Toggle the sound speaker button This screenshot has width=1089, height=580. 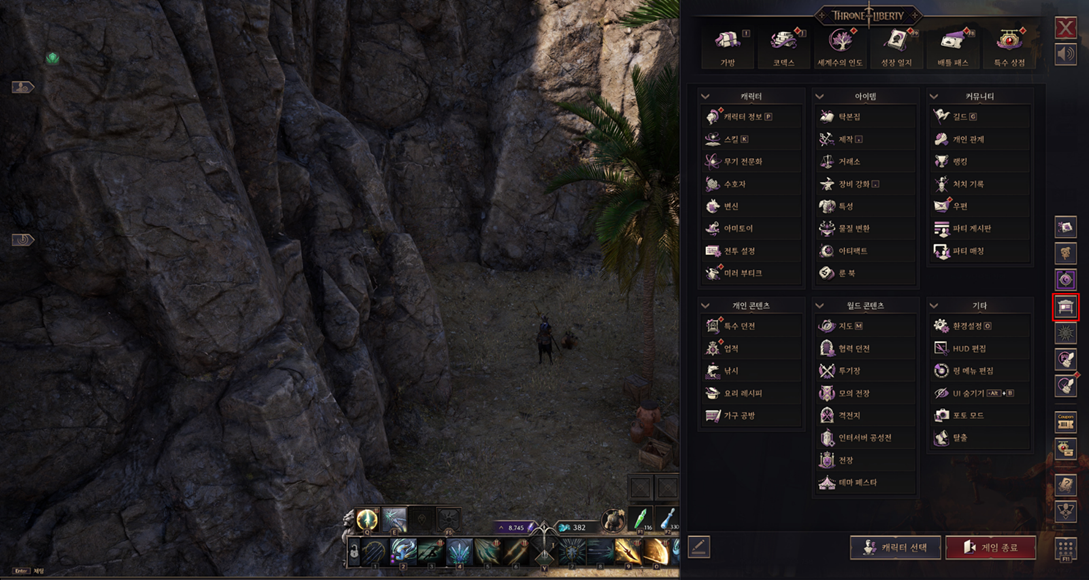tap(1065, 54)
